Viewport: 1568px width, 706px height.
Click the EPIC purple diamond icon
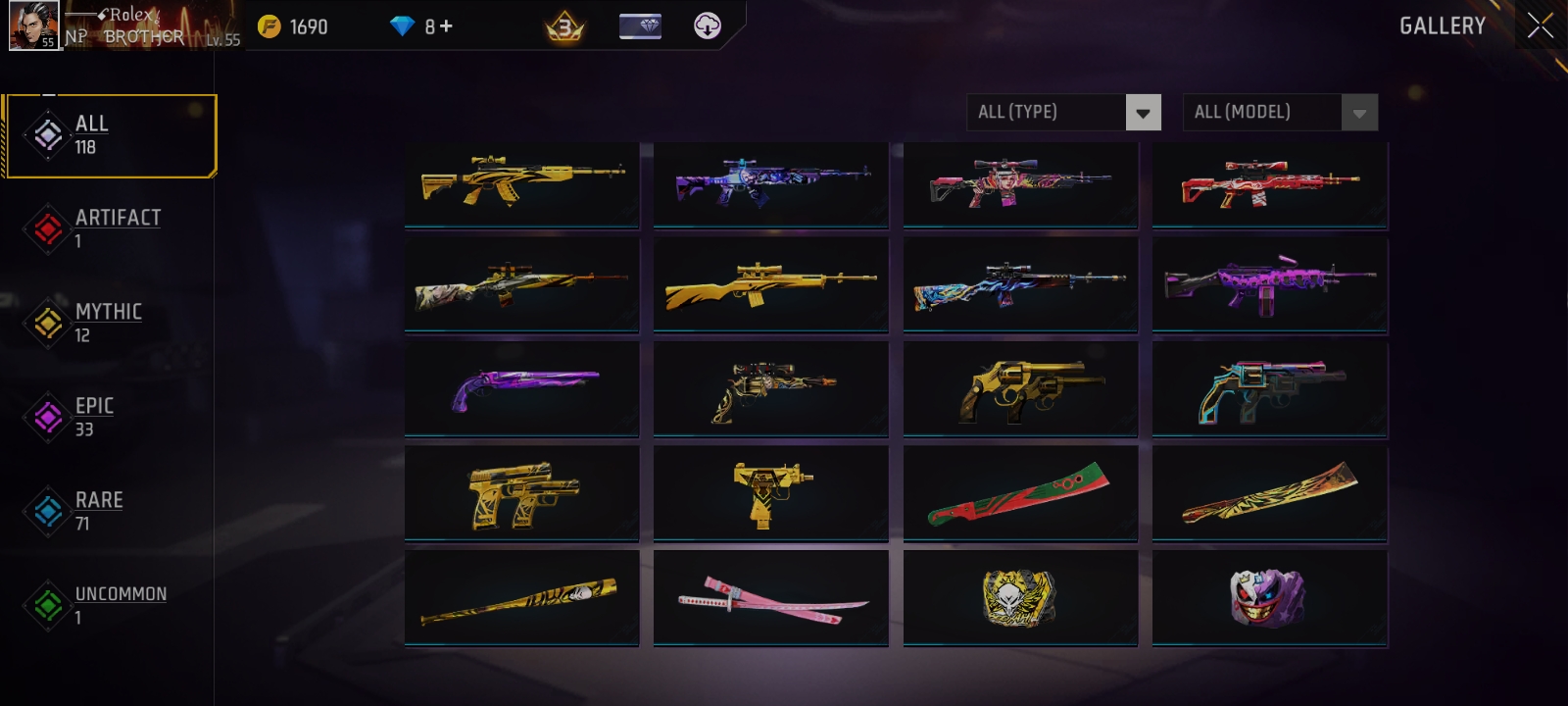point(47,418)
